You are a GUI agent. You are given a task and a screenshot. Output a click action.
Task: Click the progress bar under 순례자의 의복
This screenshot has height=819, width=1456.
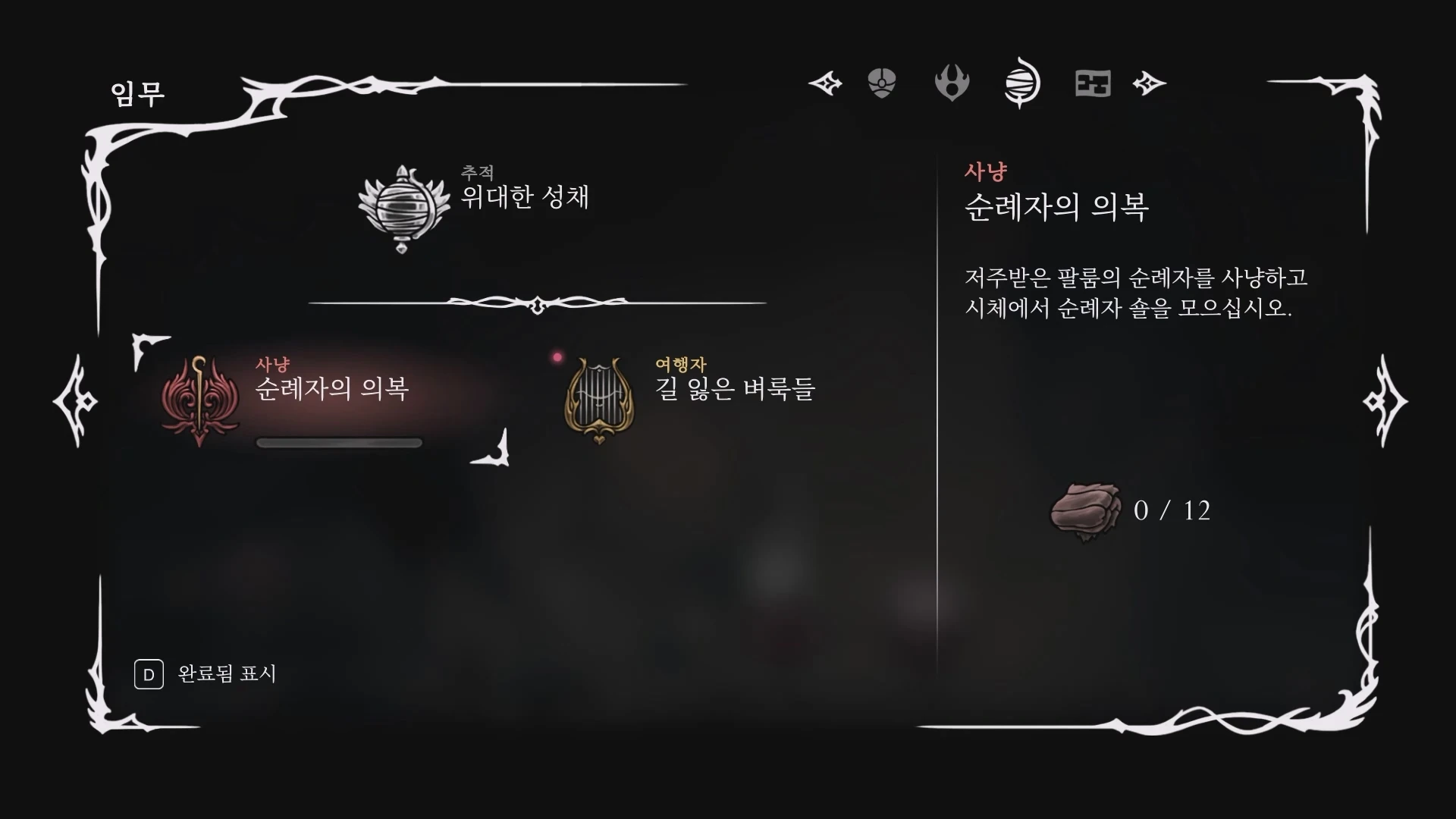coord(339,442)
